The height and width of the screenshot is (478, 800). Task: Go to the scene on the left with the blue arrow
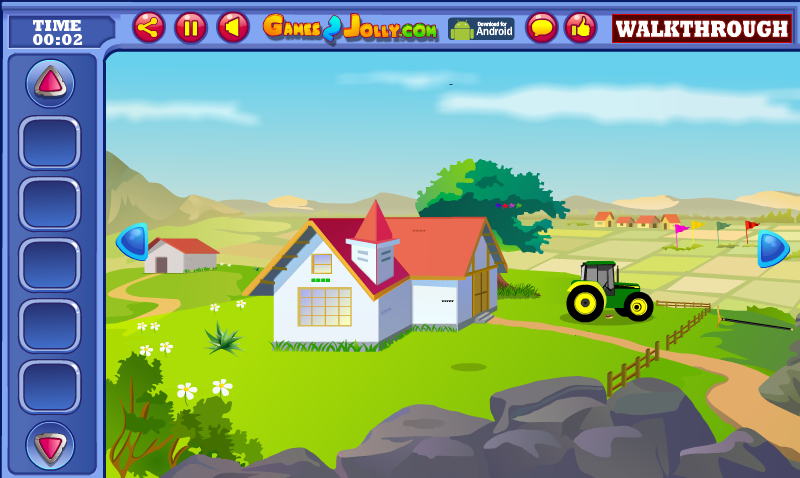coord(133,241)
